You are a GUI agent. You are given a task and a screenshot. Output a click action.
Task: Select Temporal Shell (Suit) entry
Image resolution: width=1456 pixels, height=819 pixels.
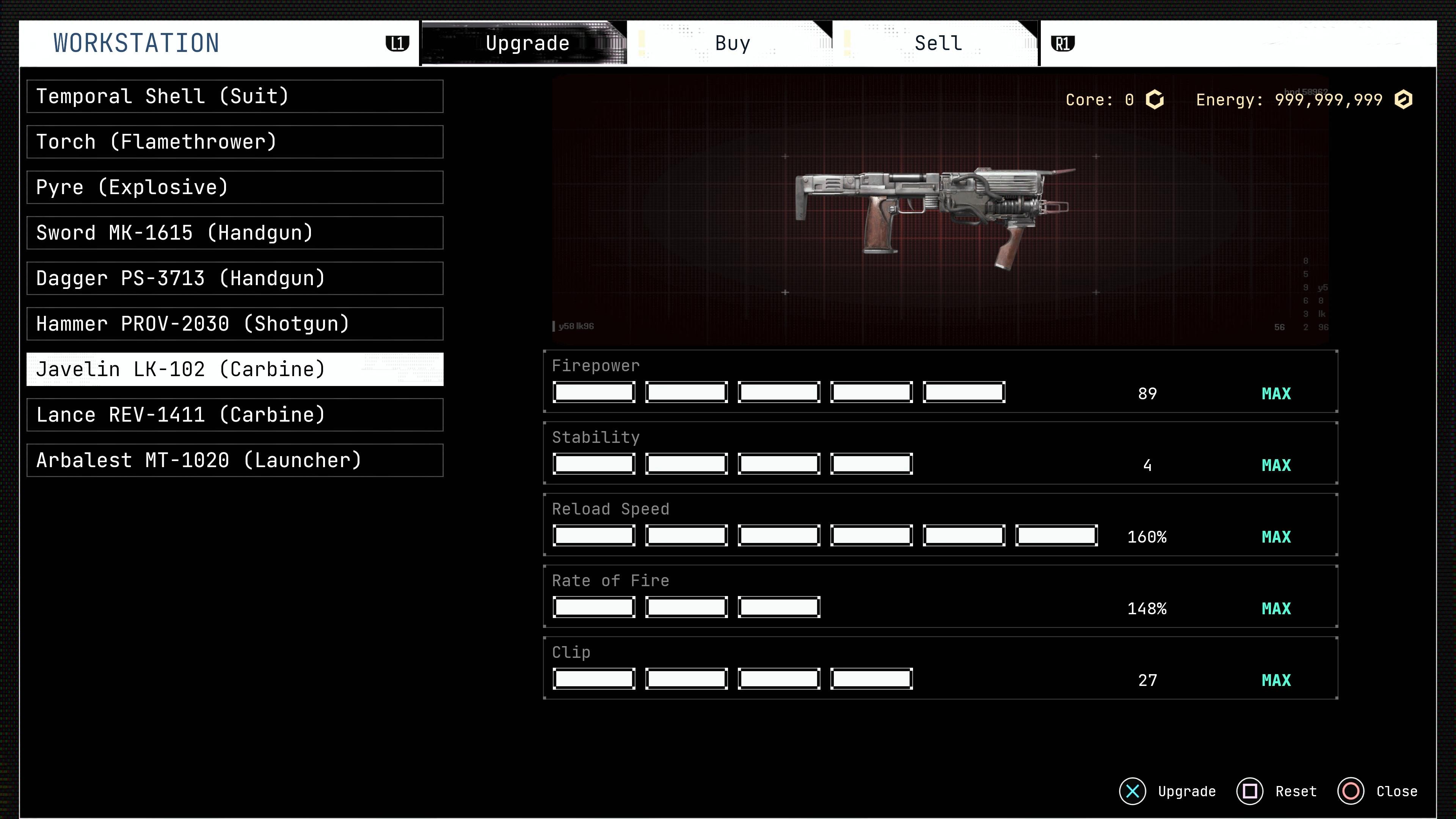tap(235, 97)
